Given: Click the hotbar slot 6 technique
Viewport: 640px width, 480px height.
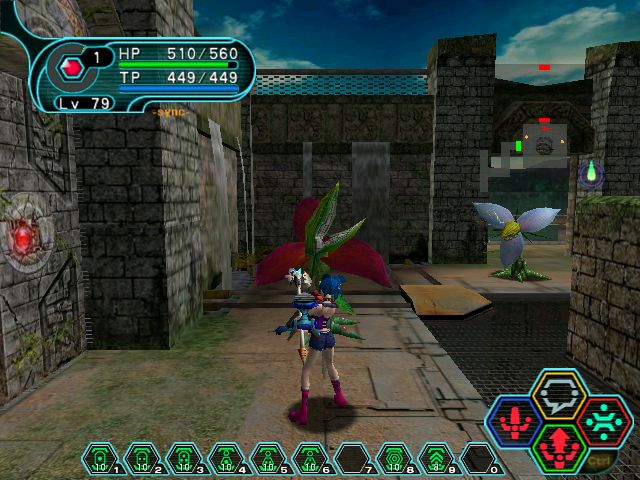Looking at the screenshot, I should [310, 459].
